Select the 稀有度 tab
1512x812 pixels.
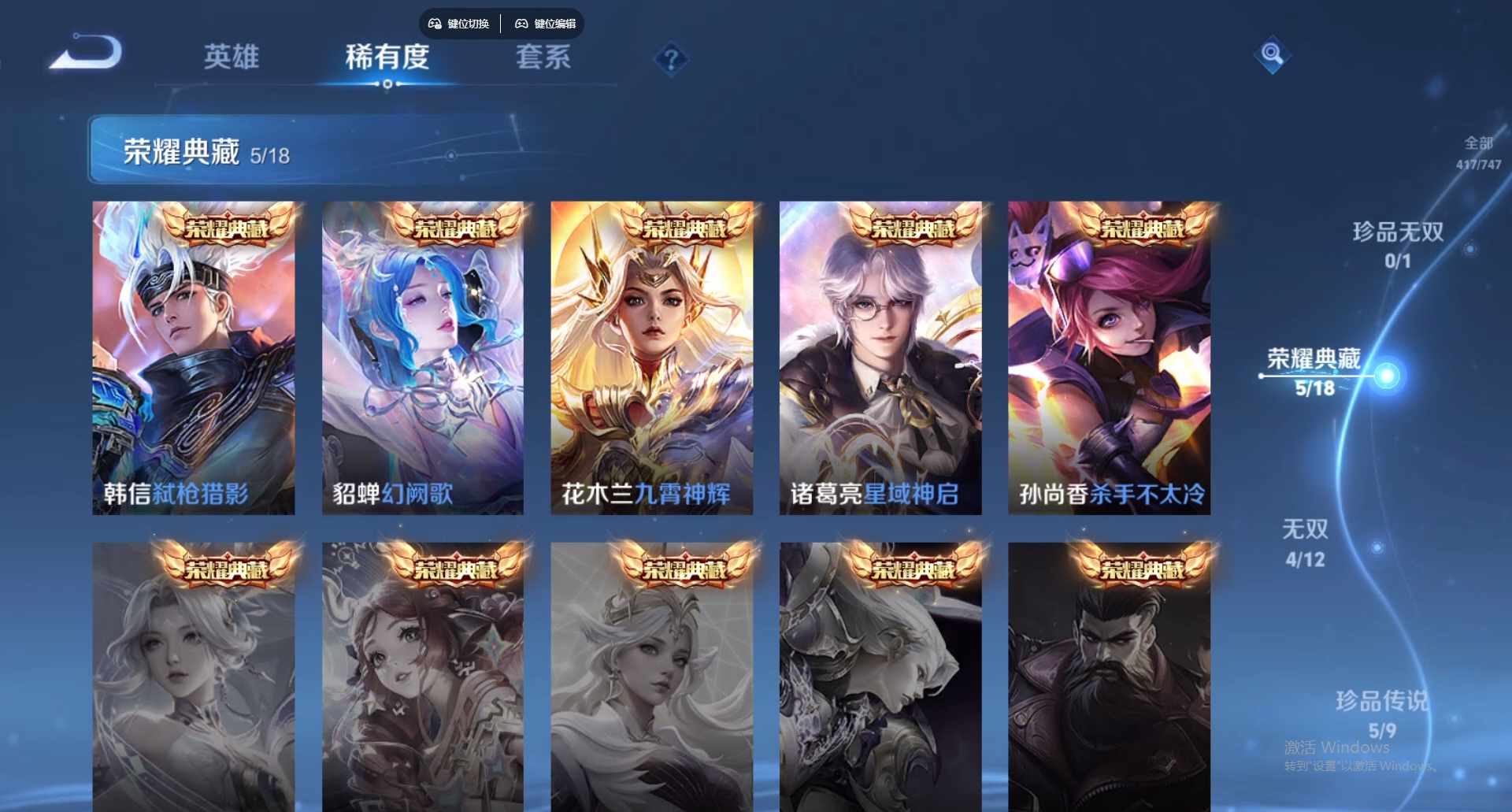(387, 57)
